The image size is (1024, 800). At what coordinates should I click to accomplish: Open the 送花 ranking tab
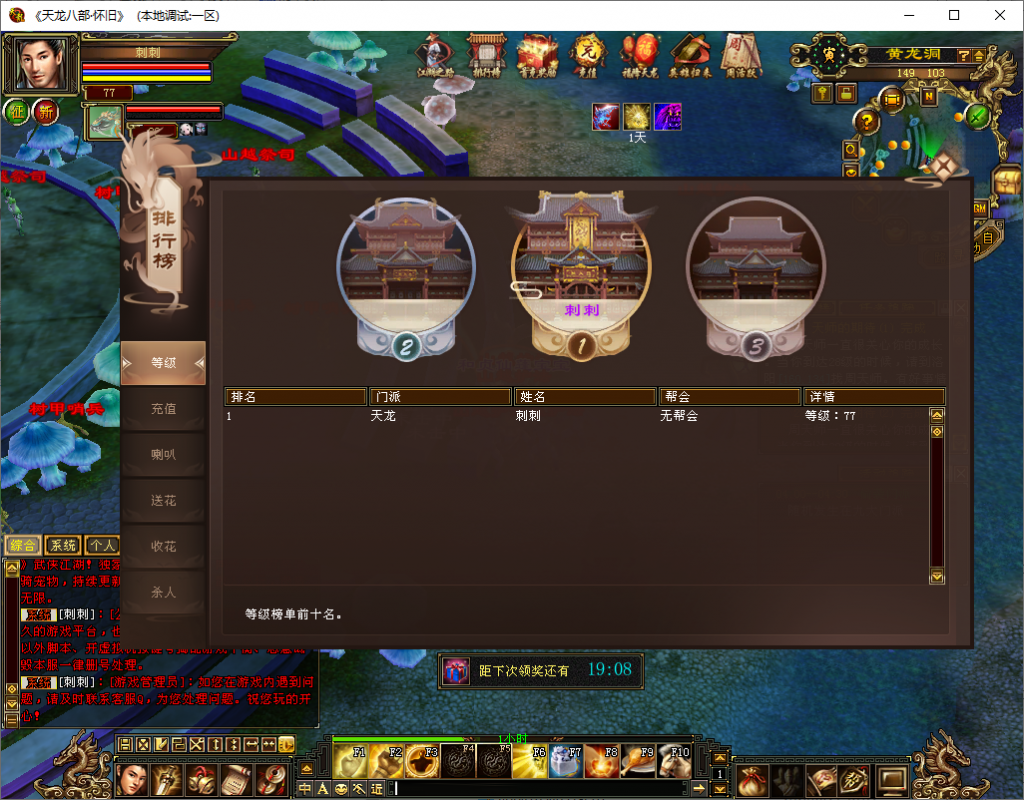(163, 500)
